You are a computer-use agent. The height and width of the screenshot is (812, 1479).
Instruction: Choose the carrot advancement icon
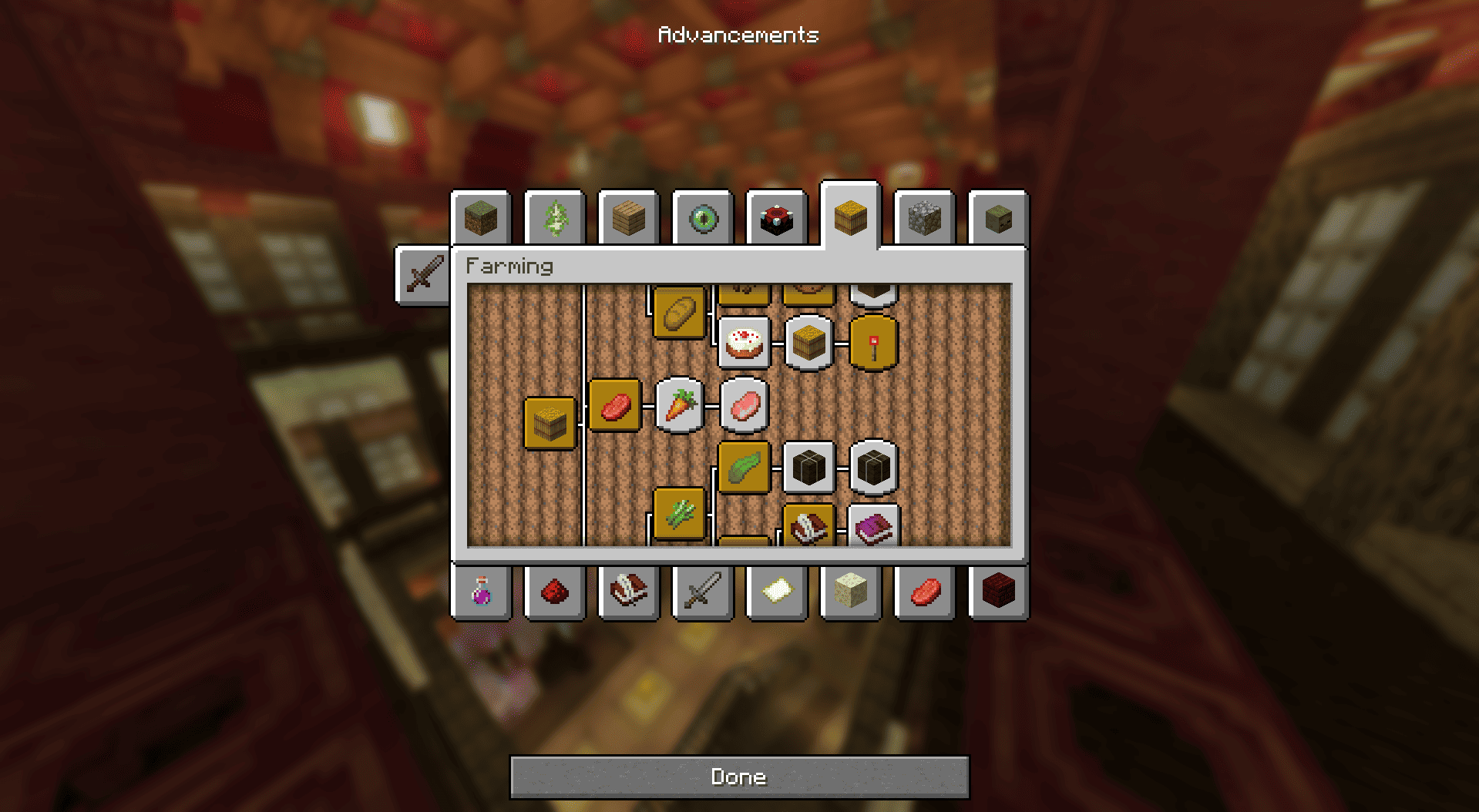(679, 405)
